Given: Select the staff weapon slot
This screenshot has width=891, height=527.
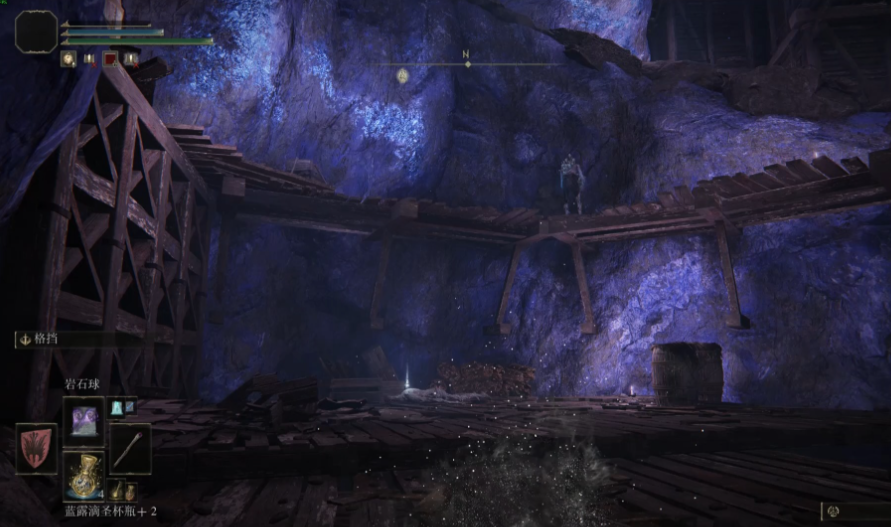Looking at the screenshot, I should tap(130, 447).
